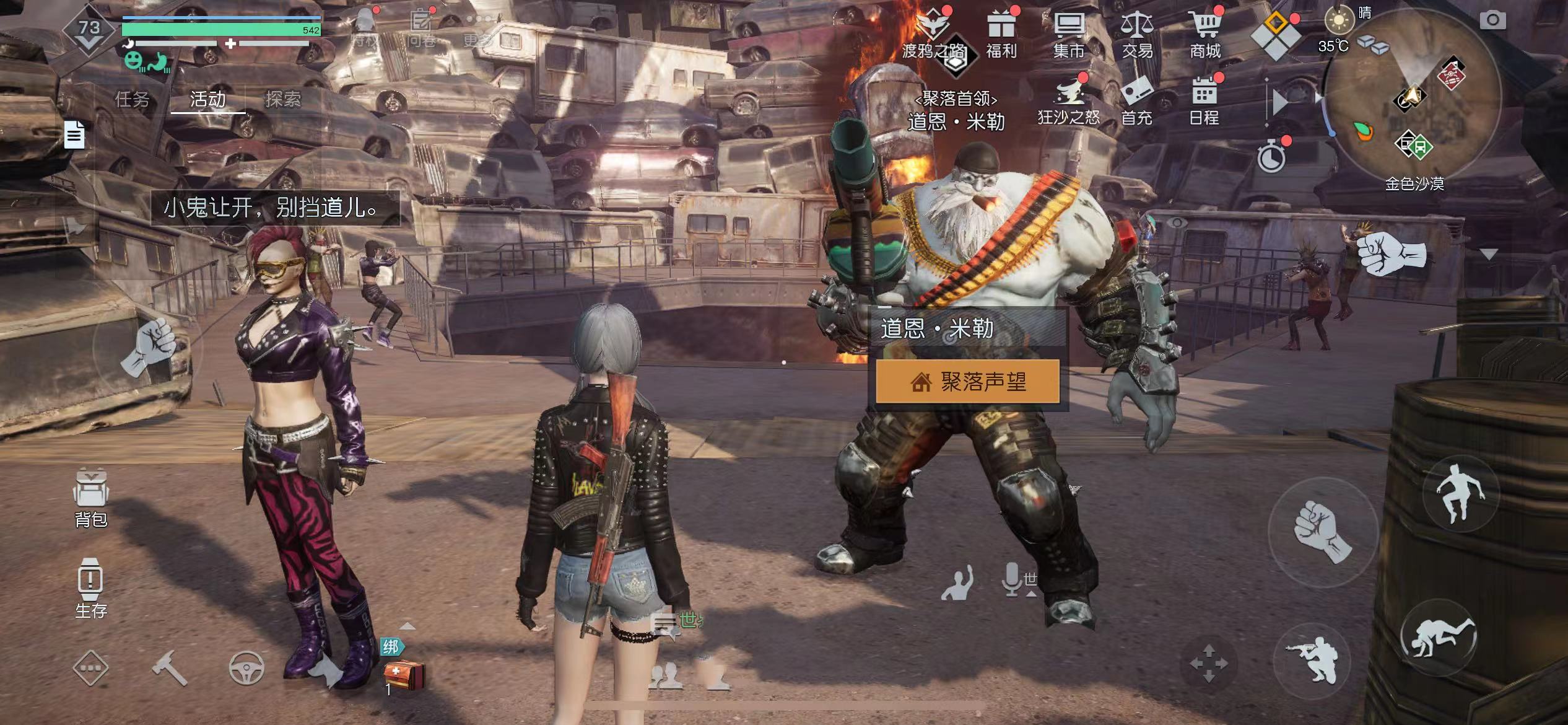Image resolution: width=1568 pixels, height=725 pixels.
Task: Open the 交易 trade scales menu
Action: click(1137, 34)
